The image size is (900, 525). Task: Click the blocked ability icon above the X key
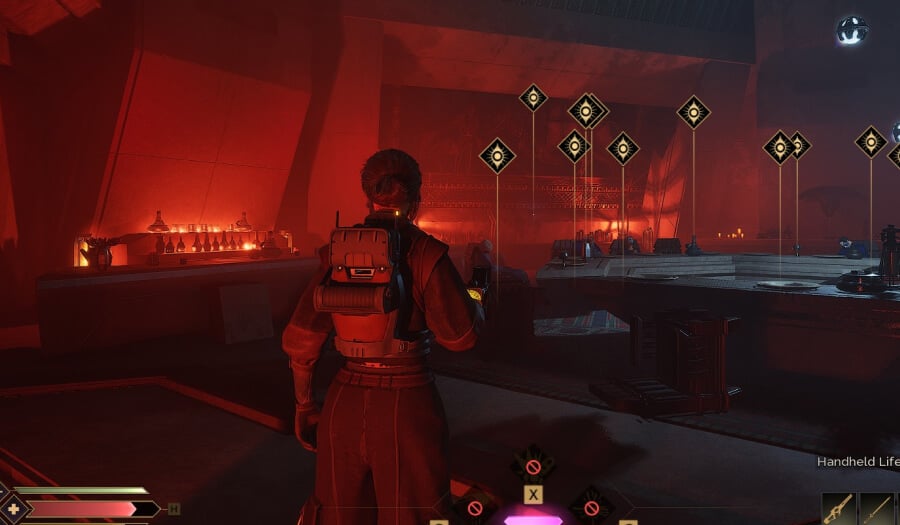533,466
